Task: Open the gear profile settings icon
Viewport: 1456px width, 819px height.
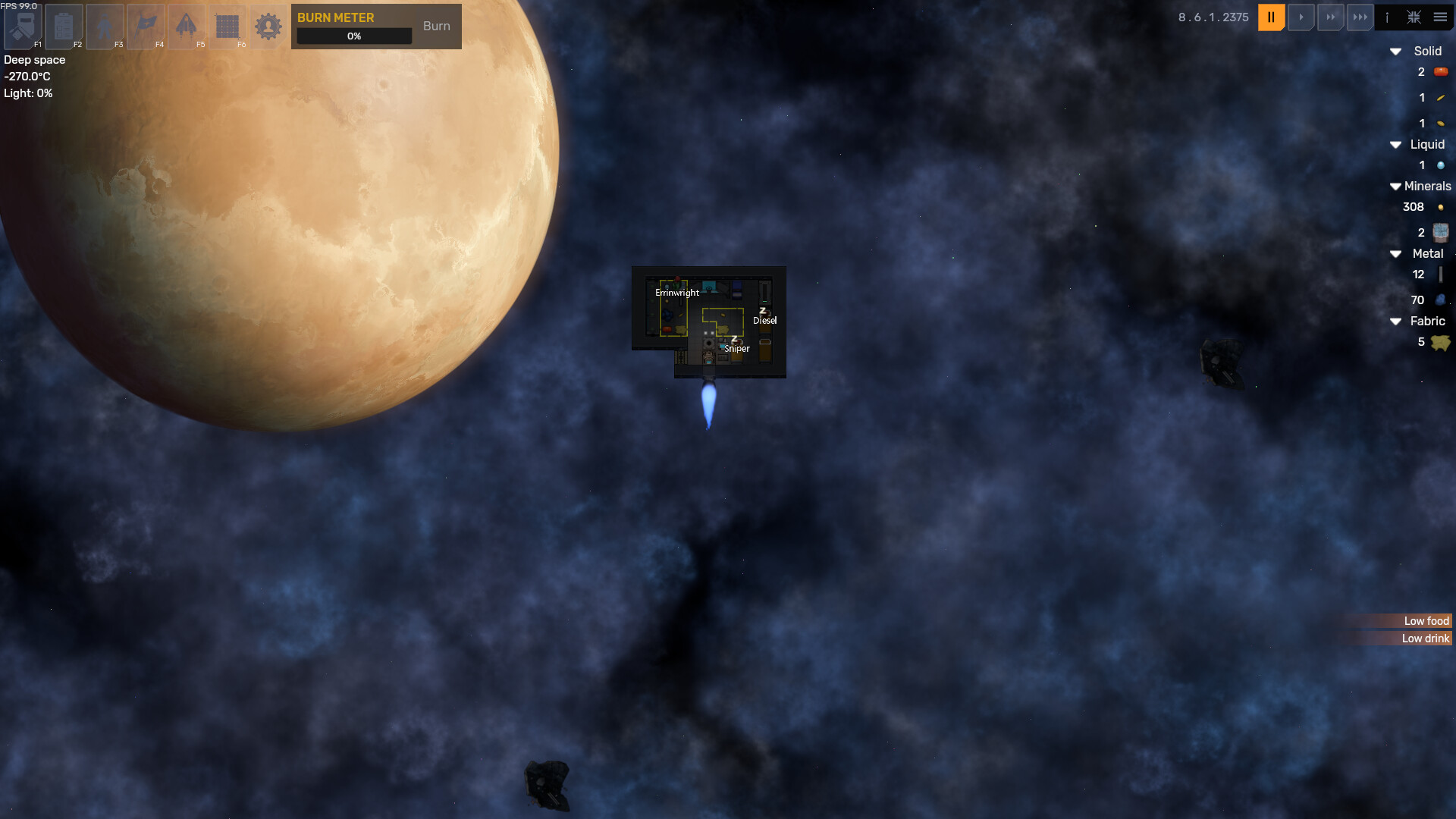Action: [x=268, y=27]
